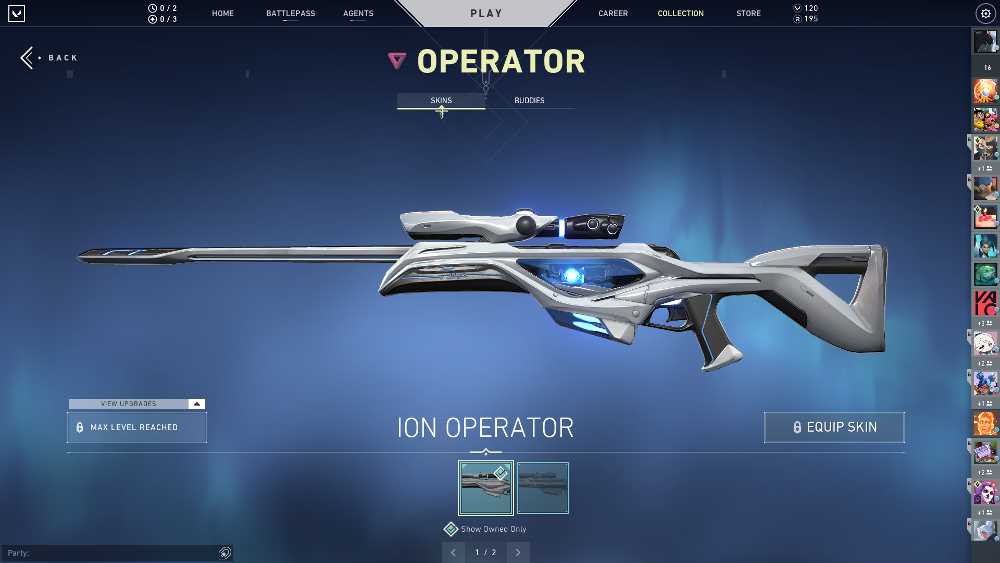
Task: Select the second Operator skin thumbnail
Action: click(x=543, y=487)
